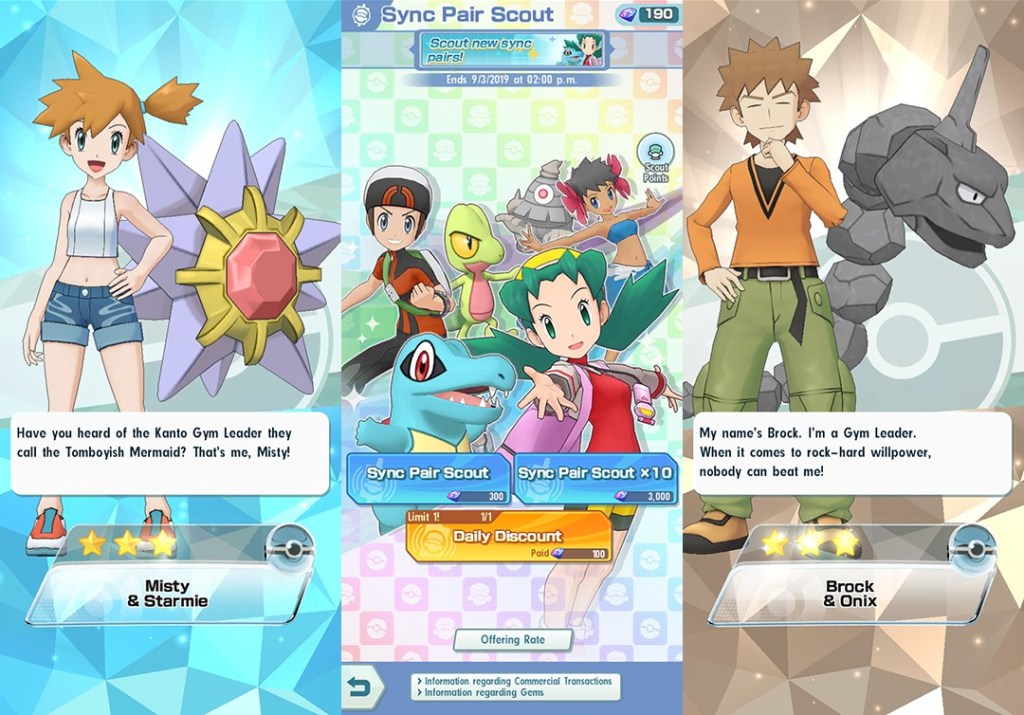
Task: Open the Offering Rate details
Action: 513,639
